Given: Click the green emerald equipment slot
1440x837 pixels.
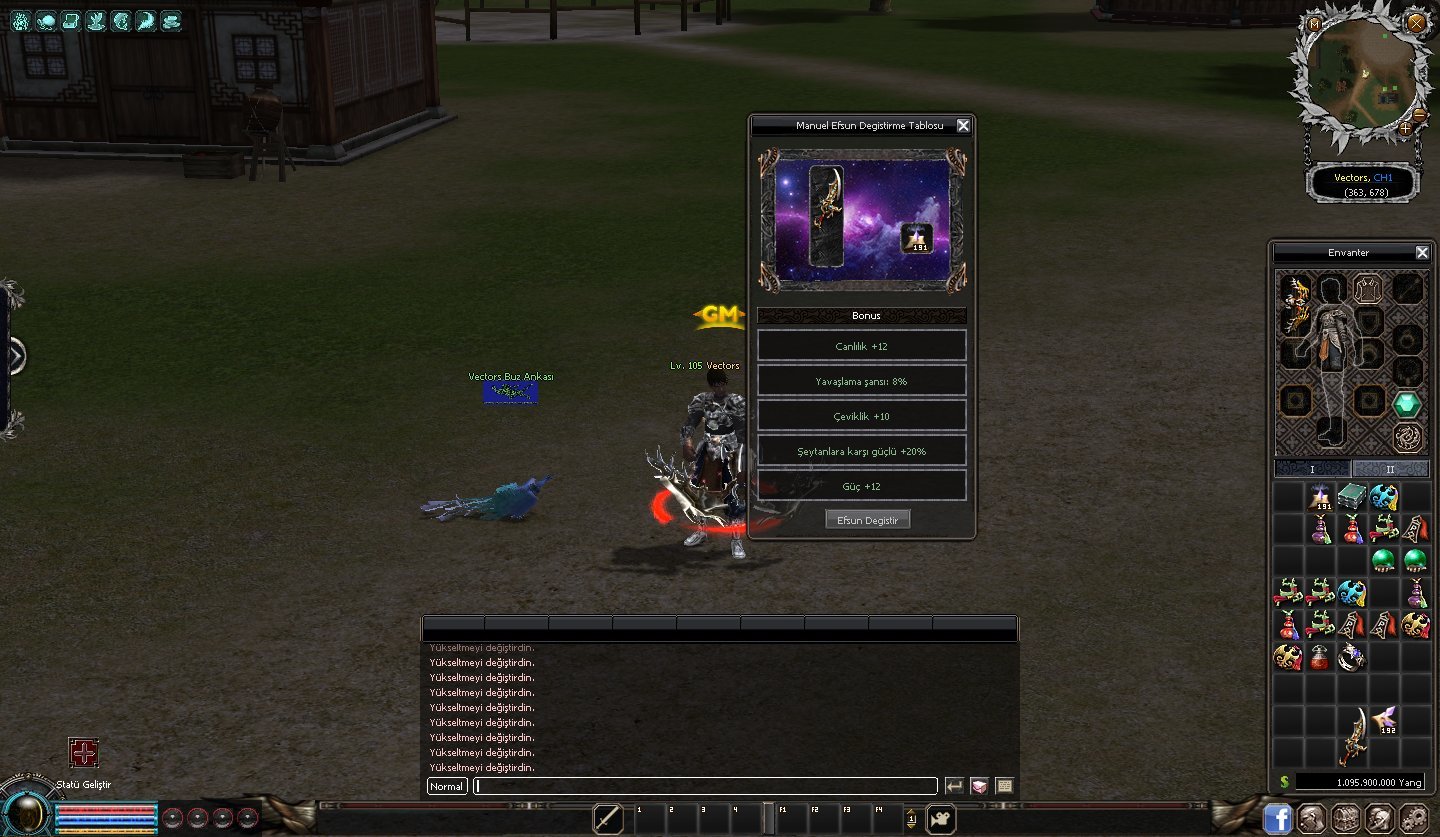Looking at the screenshot, I should [x=1407, y=404].
